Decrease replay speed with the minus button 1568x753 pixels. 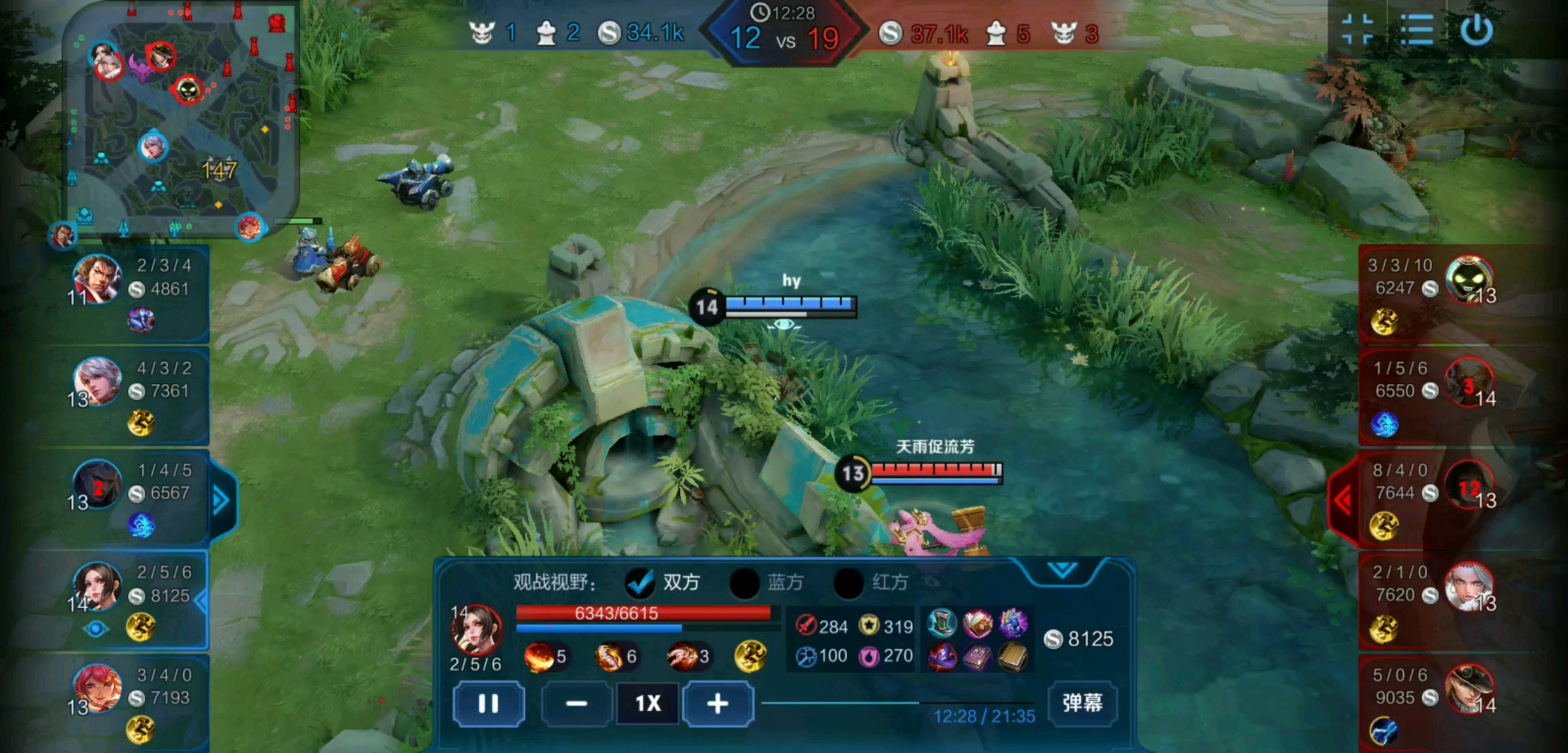tap(576, 703)
